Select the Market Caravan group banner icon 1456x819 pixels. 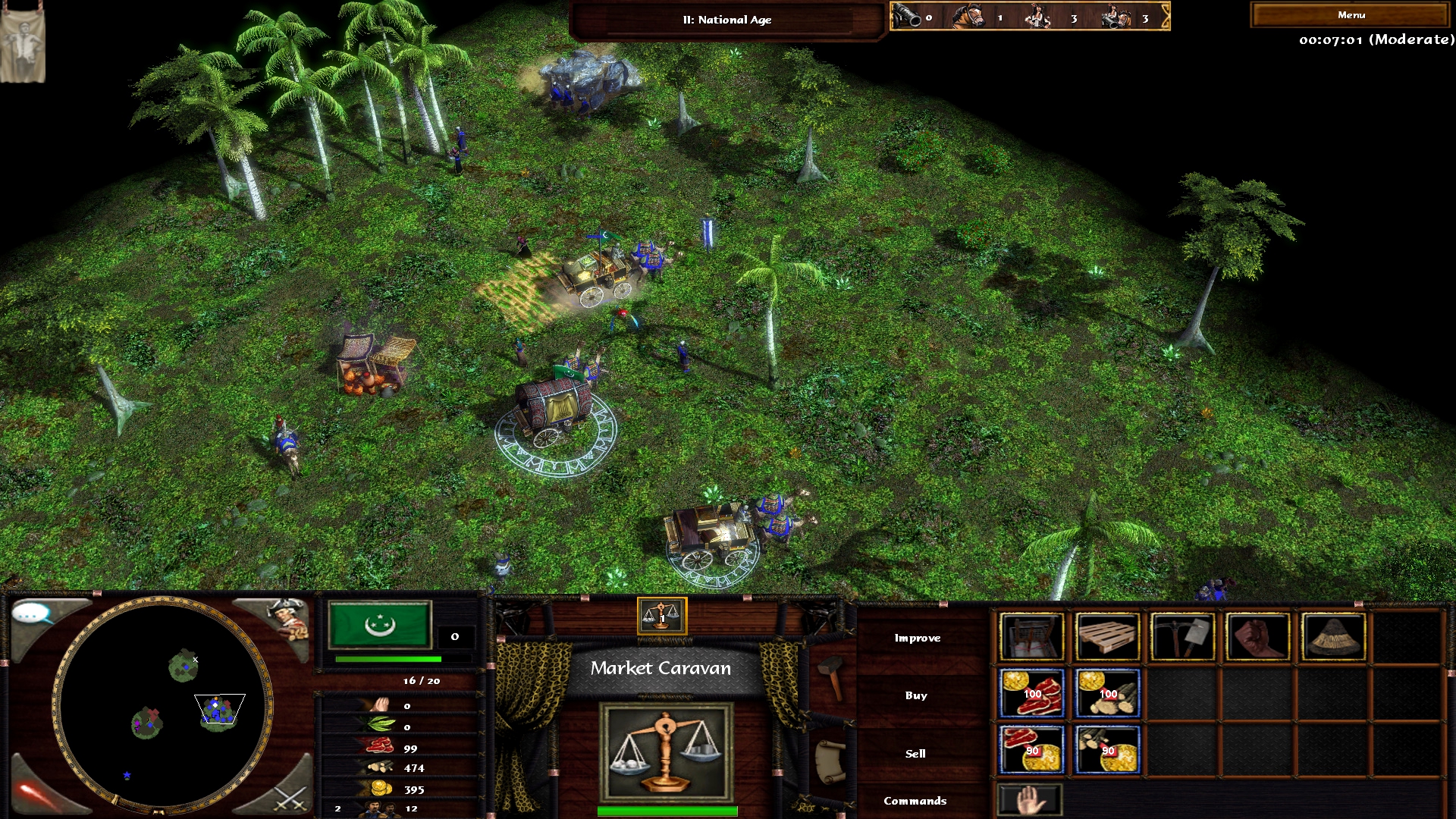point(662,616)
